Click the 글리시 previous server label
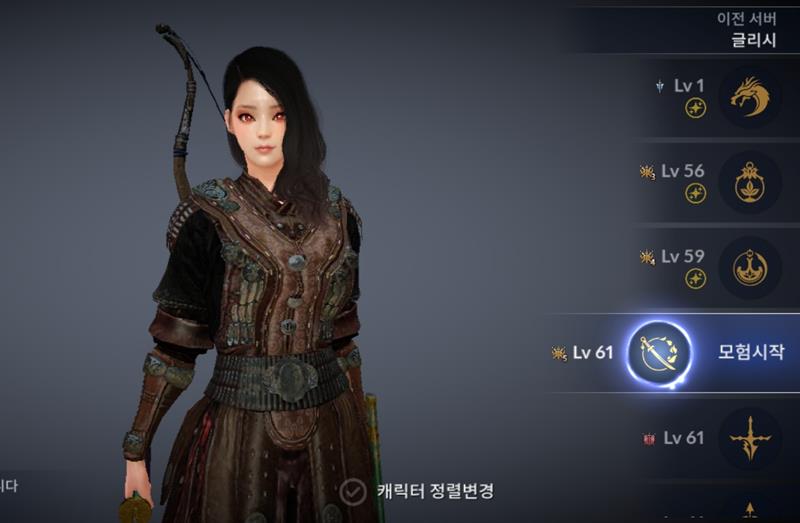800x523 pixels. (x=755, y=41)
